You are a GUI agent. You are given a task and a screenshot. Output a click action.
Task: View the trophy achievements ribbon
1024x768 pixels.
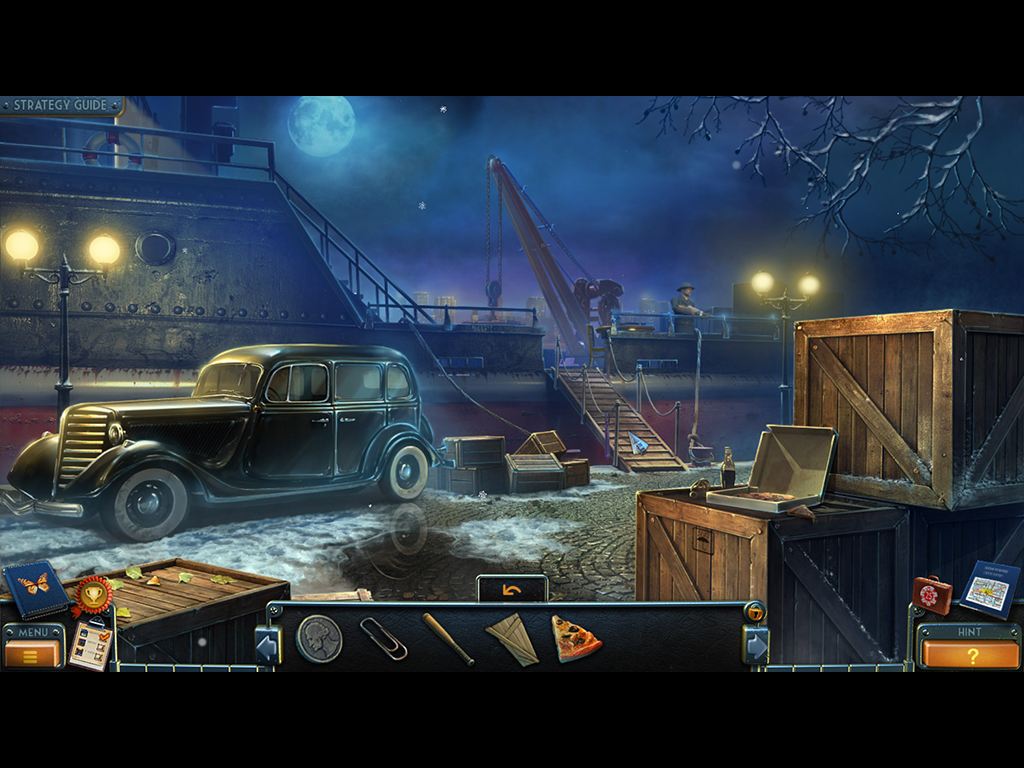(x=92, y=597)
